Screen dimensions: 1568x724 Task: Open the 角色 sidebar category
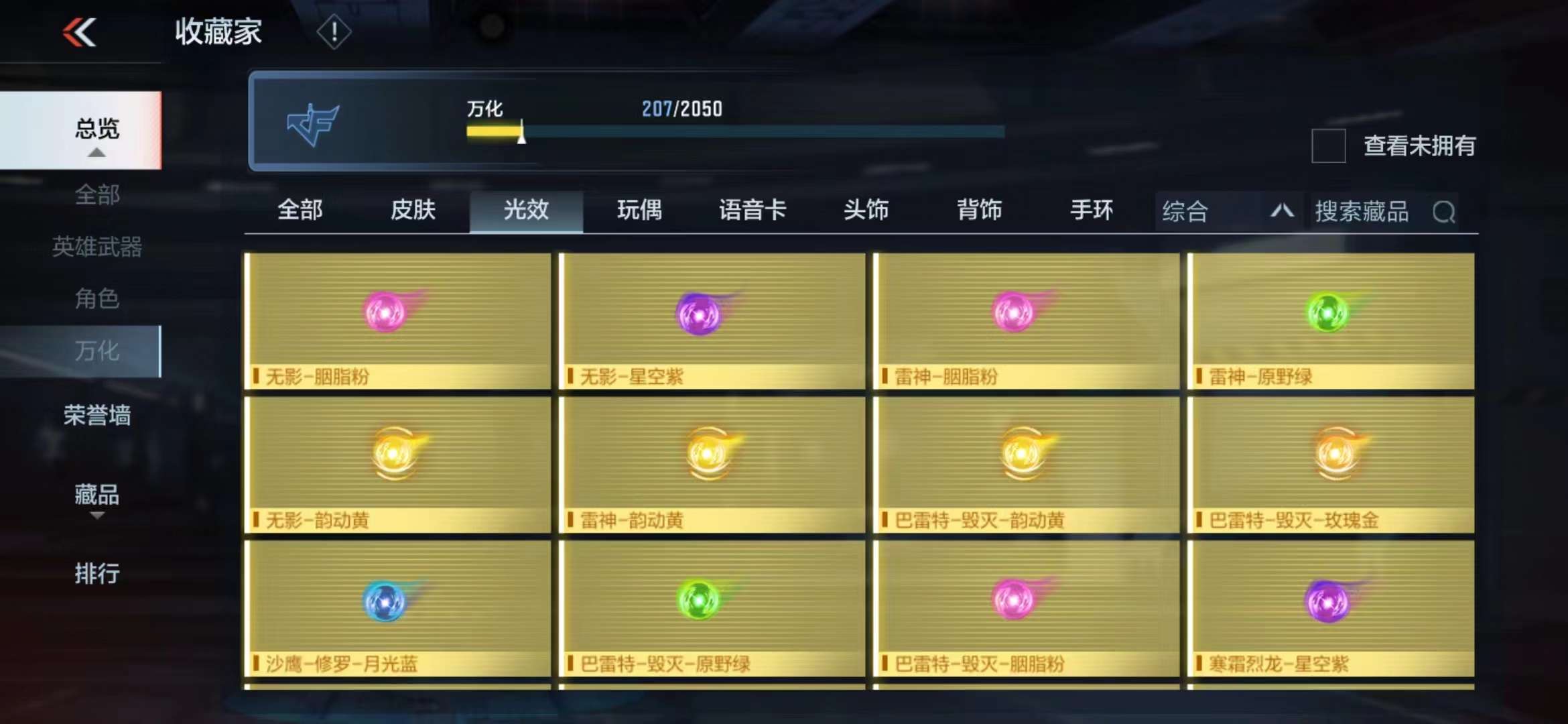(x=96, y=298)
